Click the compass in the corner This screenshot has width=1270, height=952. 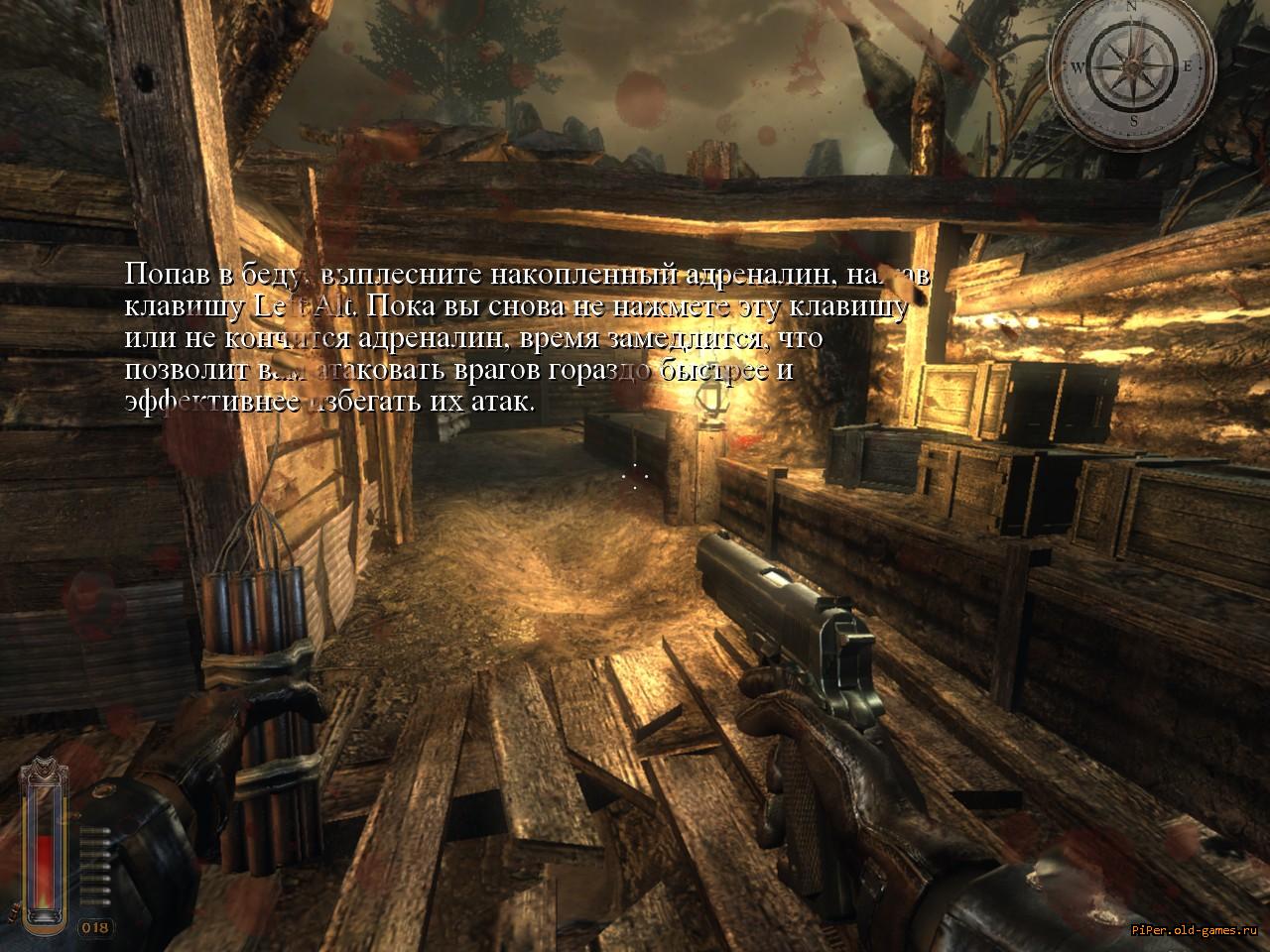pos(1134,66)
